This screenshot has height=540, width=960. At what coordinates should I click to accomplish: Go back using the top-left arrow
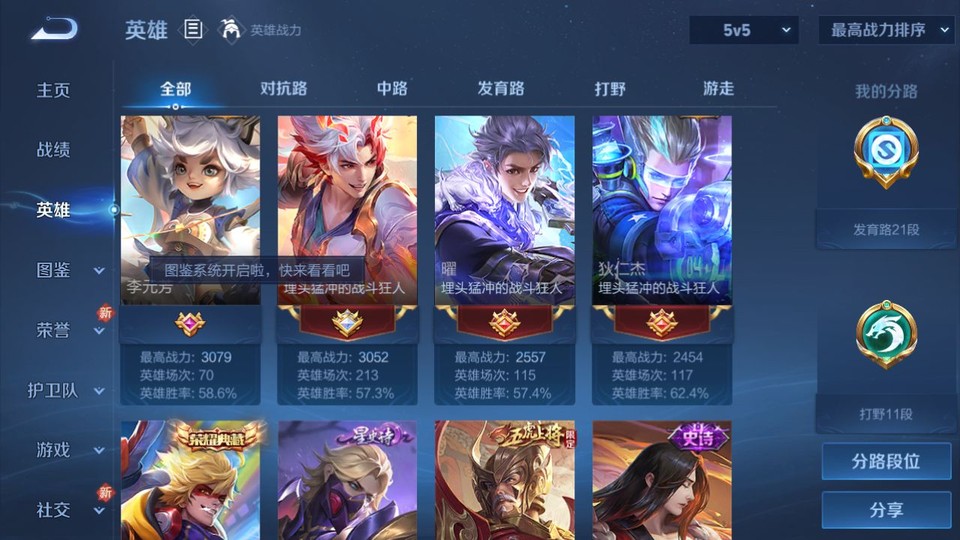pyautogui.click(x=54, y=28)
